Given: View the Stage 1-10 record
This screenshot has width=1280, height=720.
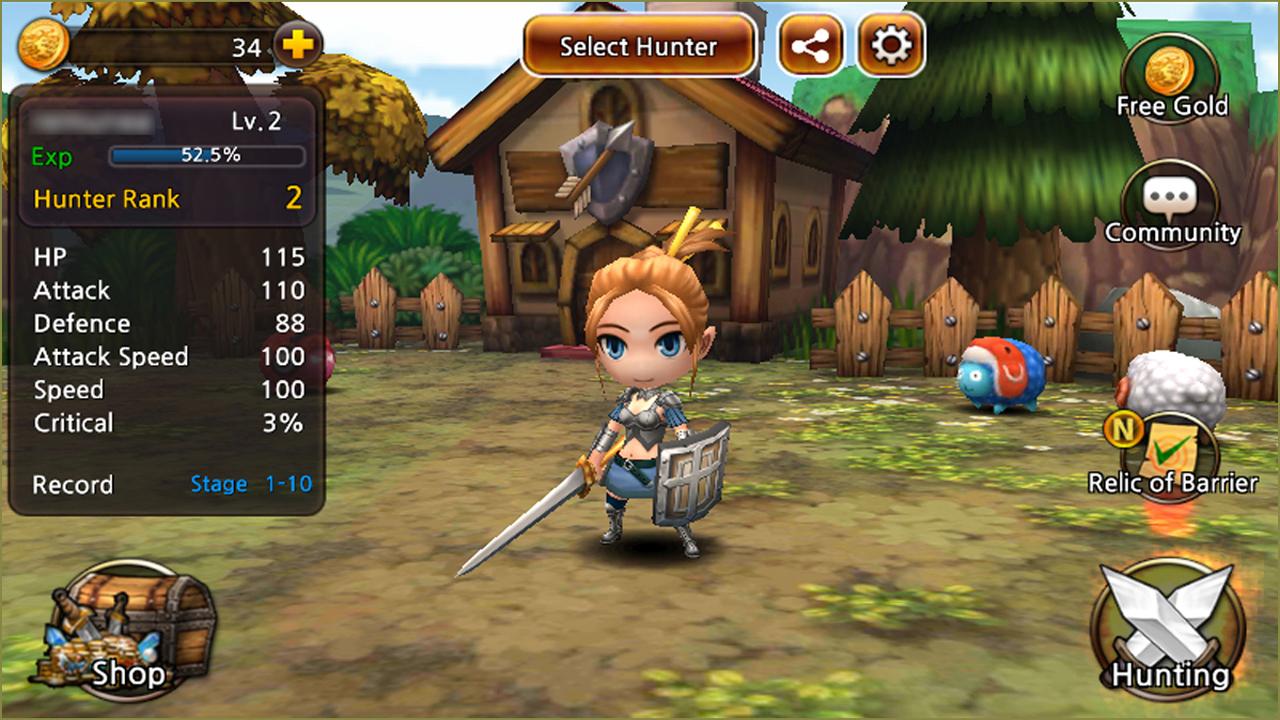Looking at the screenshot, I should click(x=251, y=484).
